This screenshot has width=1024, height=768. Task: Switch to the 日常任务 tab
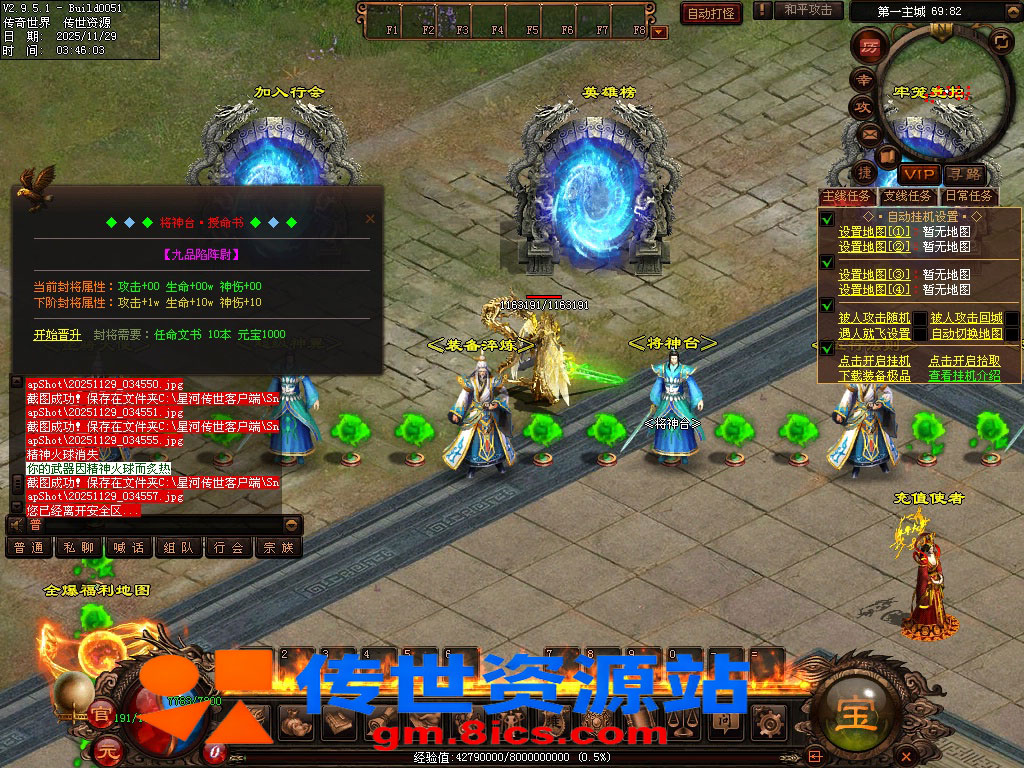coord(970,196)
